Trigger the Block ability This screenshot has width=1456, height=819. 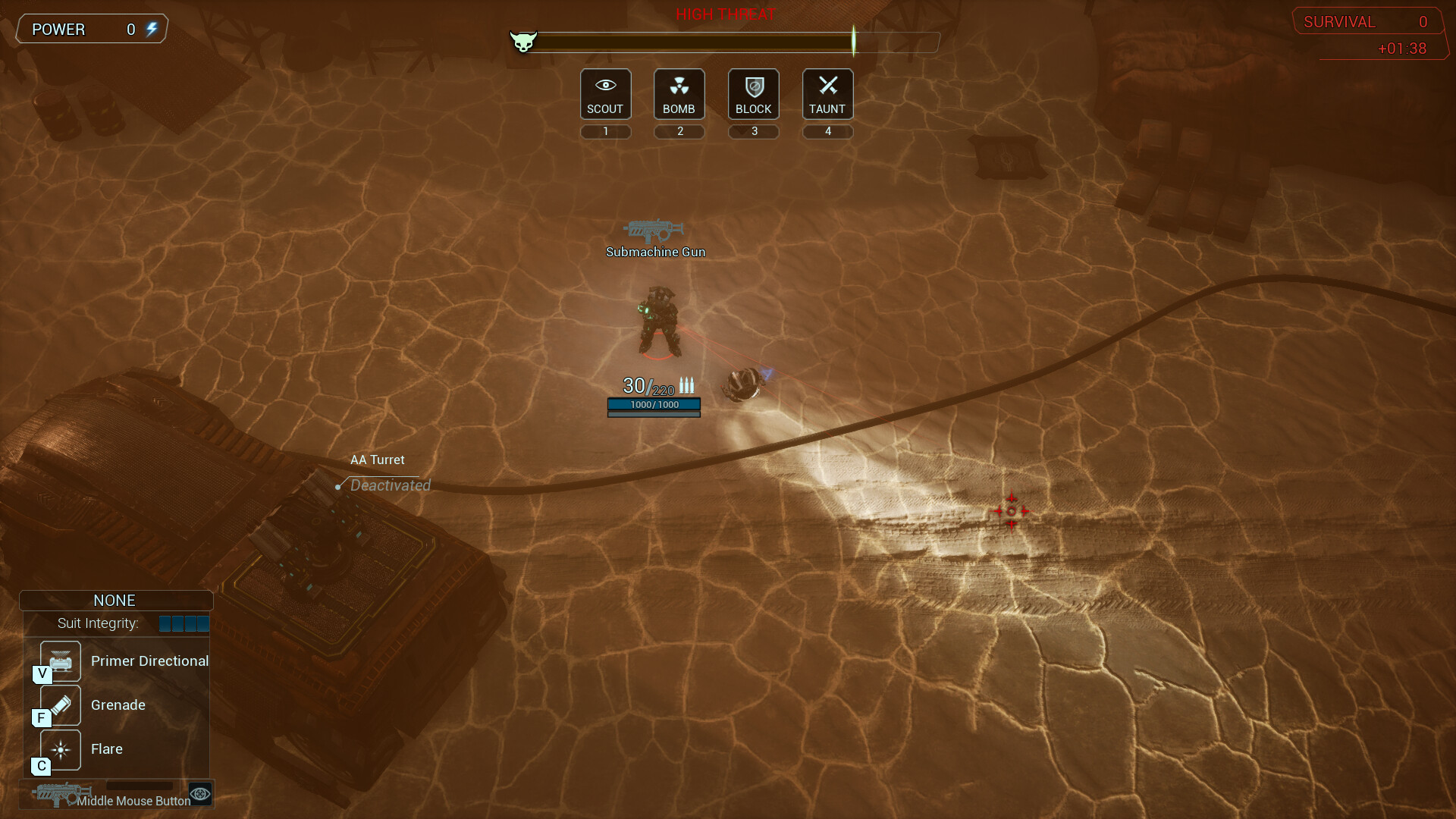(753, 93)
